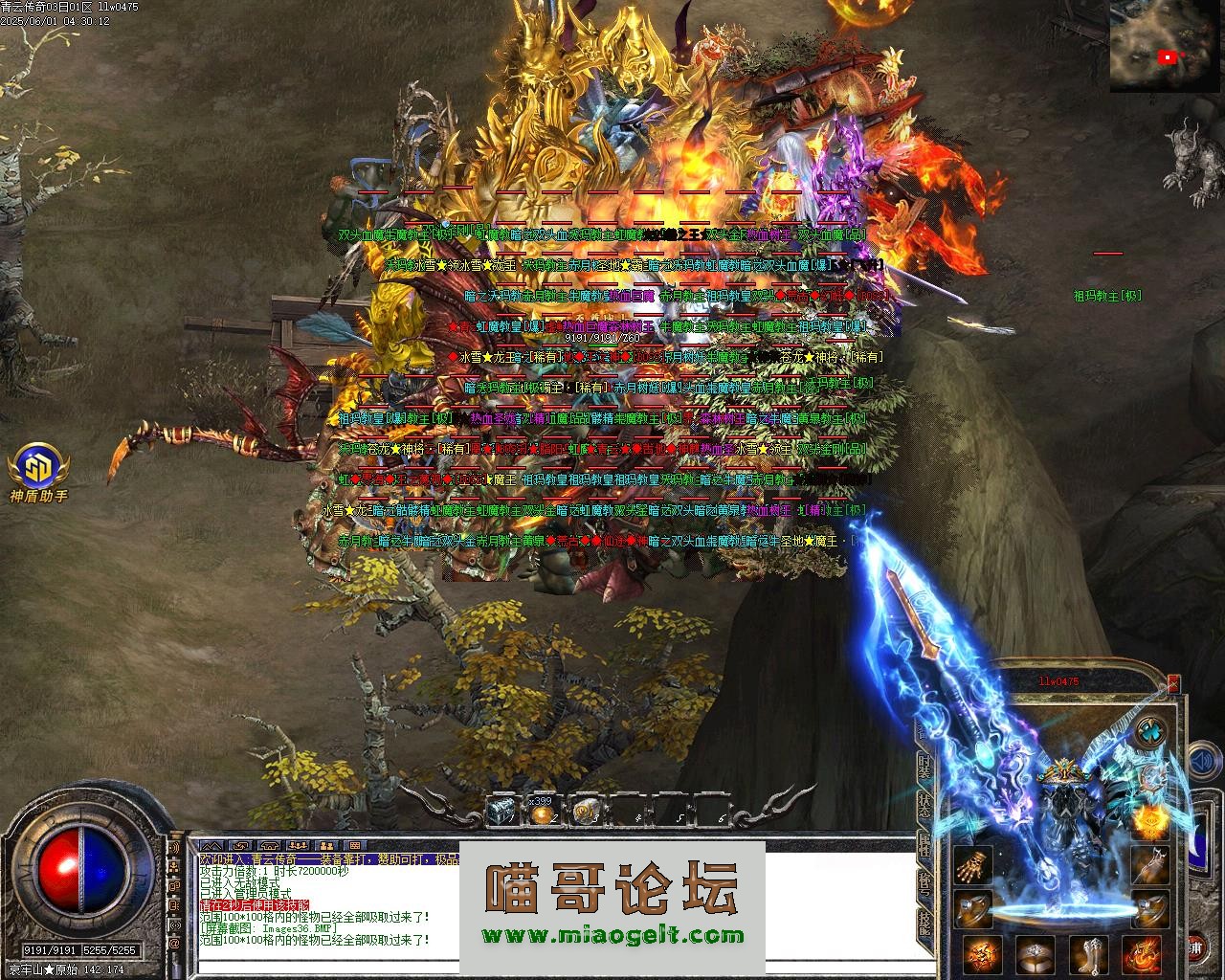The width and height of the screenshot is (1225, 980).
Task: Select the treasure chest in hotbar slot 1
Action: coord(501,812)
